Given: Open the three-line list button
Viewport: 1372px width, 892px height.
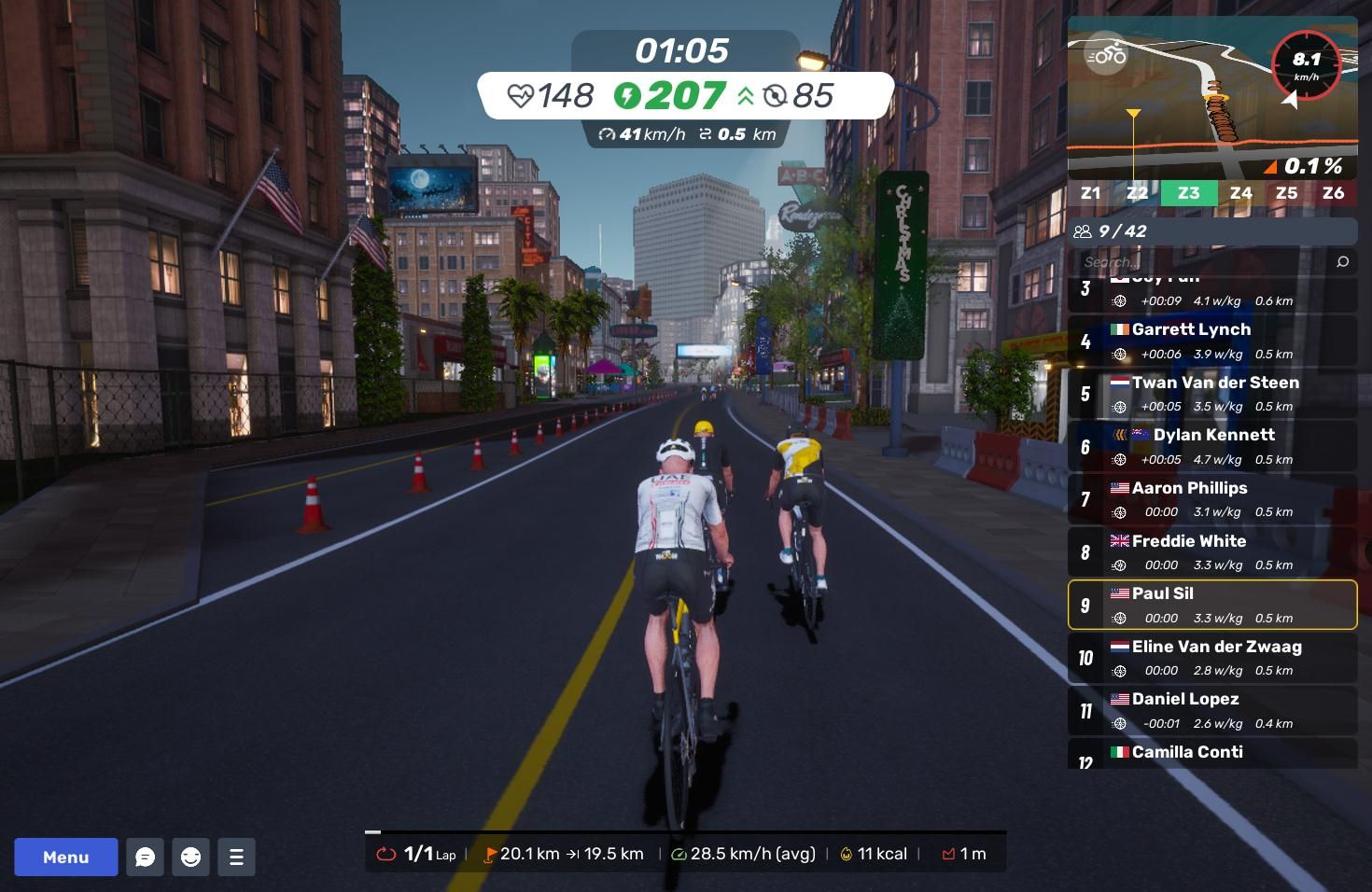Looking at the screenshot, I should click(x=236, y=857).
